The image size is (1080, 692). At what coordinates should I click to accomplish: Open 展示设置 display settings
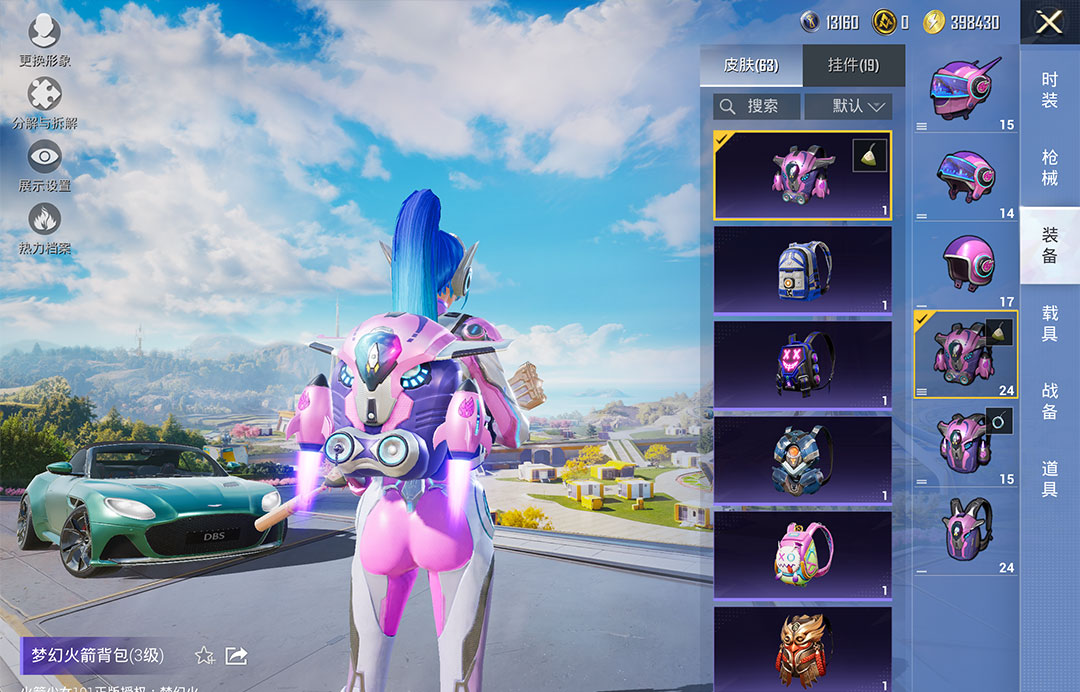[x=45, y=165]
